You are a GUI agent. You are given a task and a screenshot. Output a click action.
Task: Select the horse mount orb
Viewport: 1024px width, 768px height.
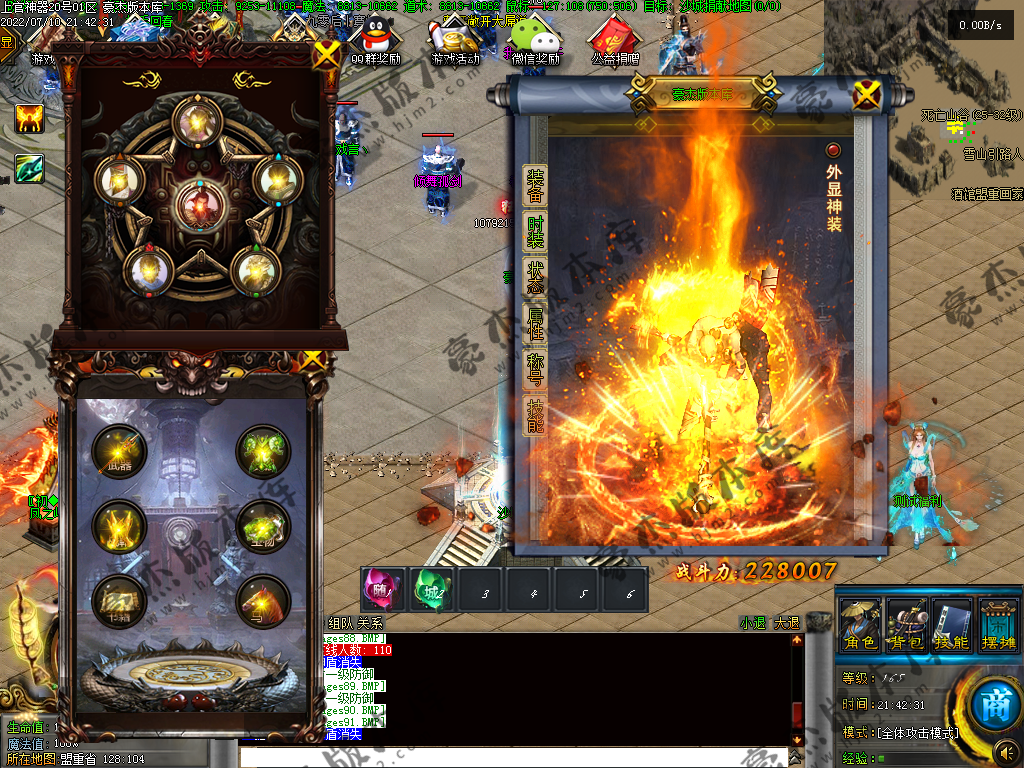[x=263, y=601]
